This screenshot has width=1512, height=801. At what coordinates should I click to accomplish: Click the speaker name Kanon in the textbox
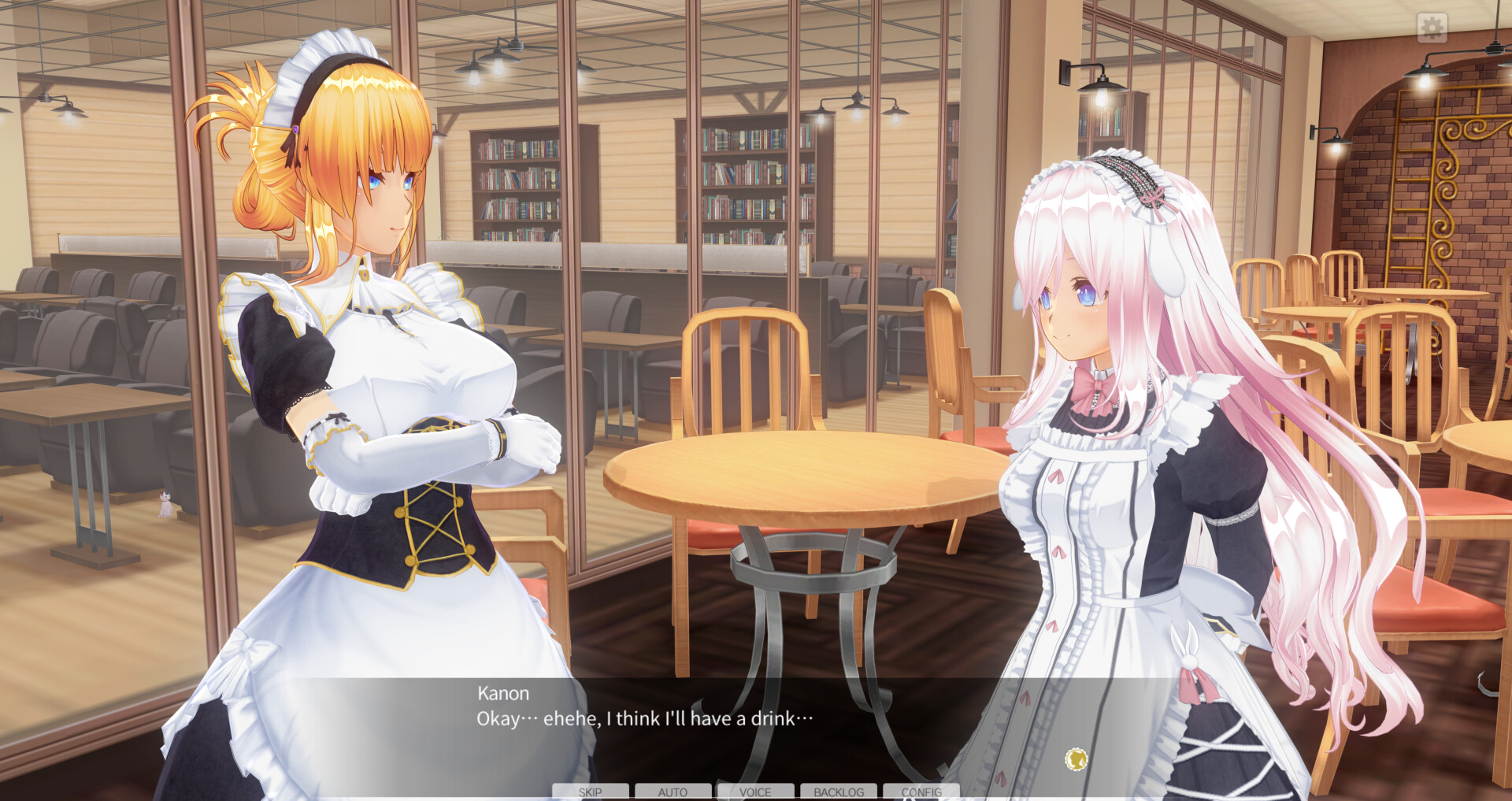502,694
